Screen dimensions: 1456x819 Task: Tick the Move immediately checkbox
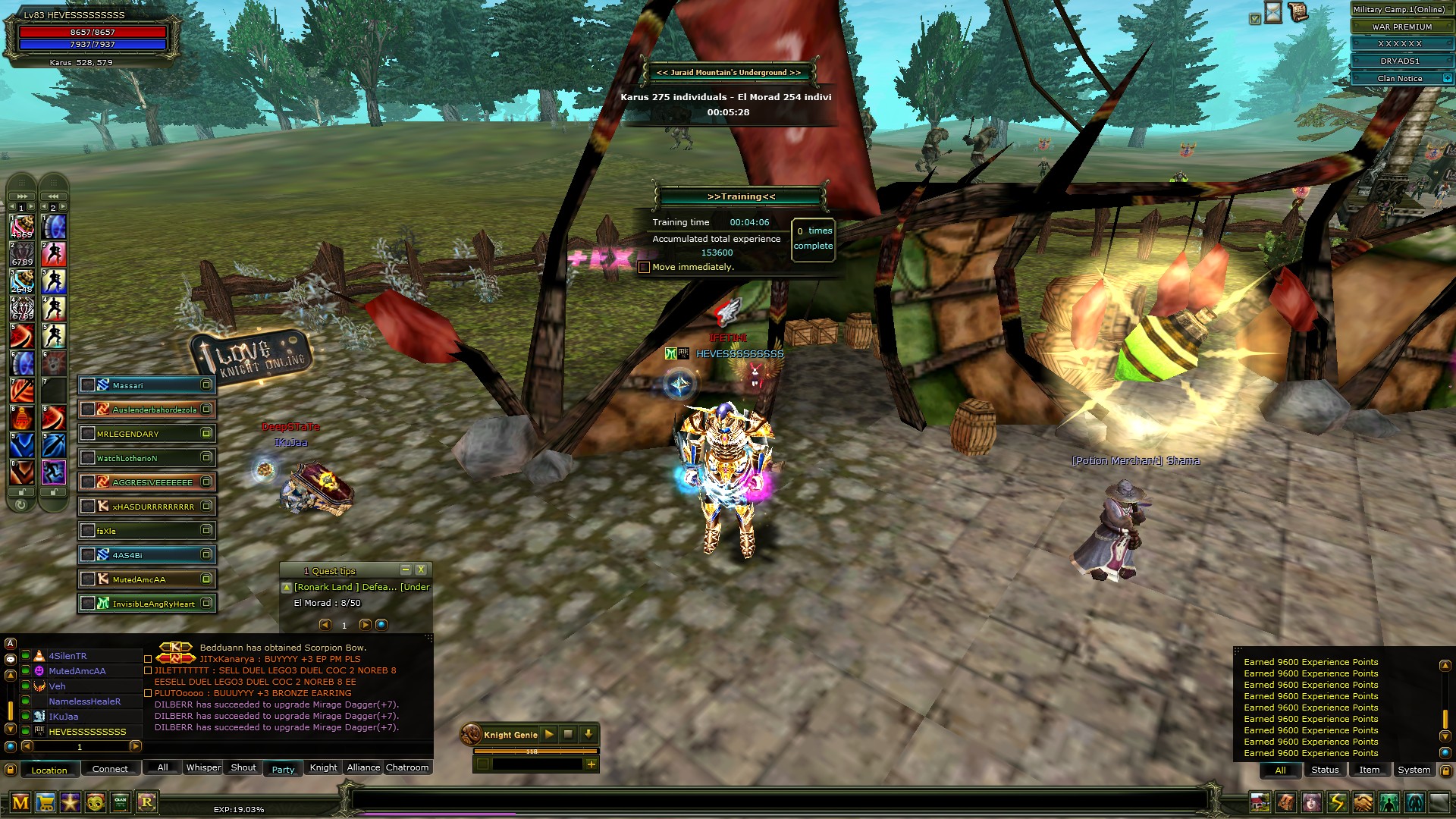(644, 268)
